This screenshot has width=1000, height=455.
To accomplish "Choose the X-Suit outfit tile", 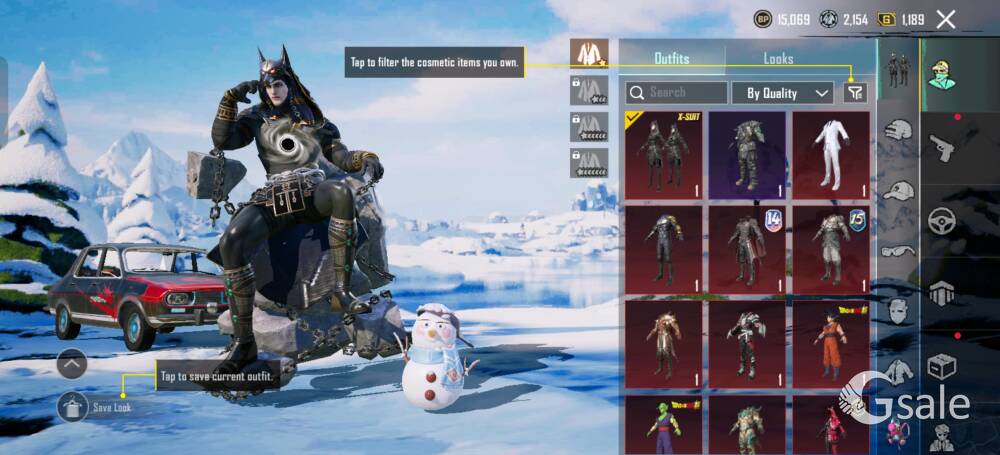I will point(664,154).
